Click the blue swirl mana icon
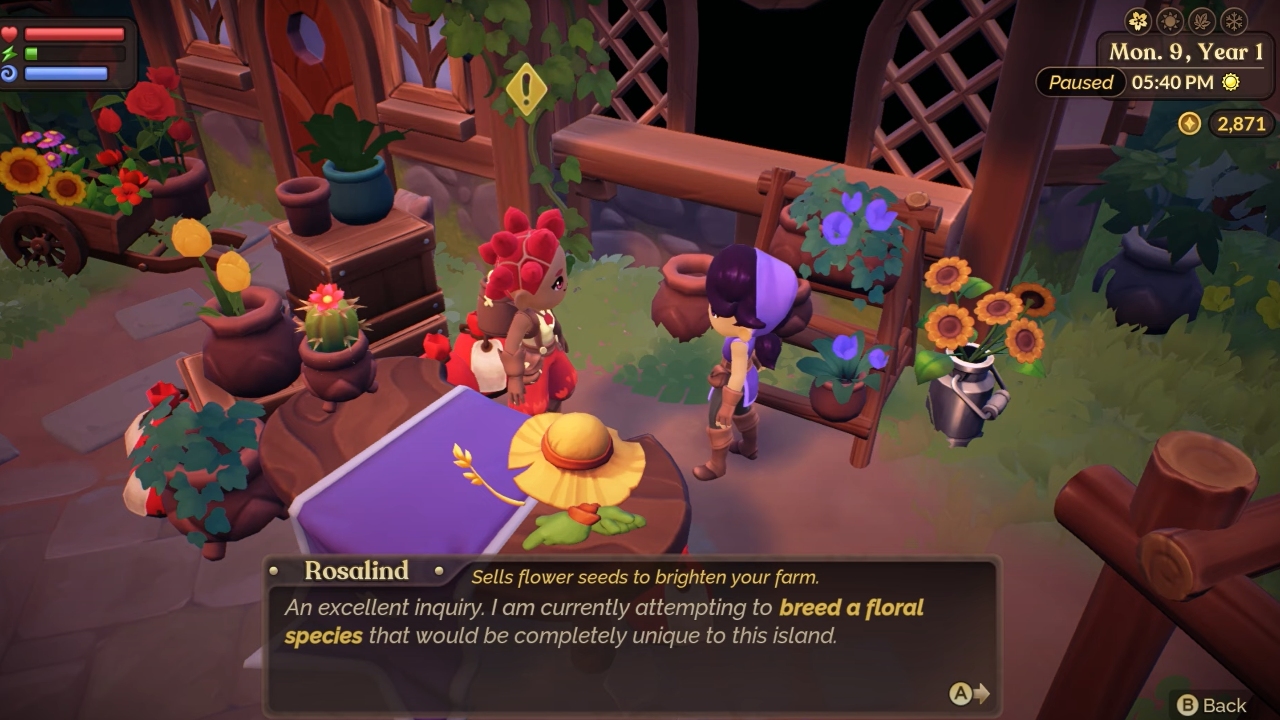This screenshot has width=1280, height=720. click(x=9, y=73)
